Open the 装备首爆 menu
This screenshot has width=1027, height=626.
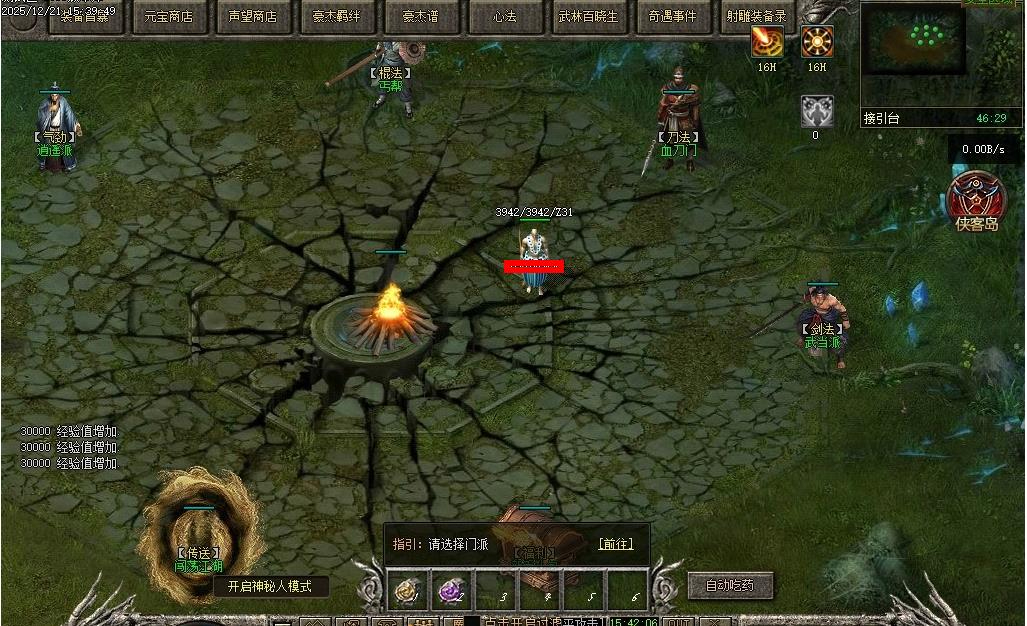point(84,16)
